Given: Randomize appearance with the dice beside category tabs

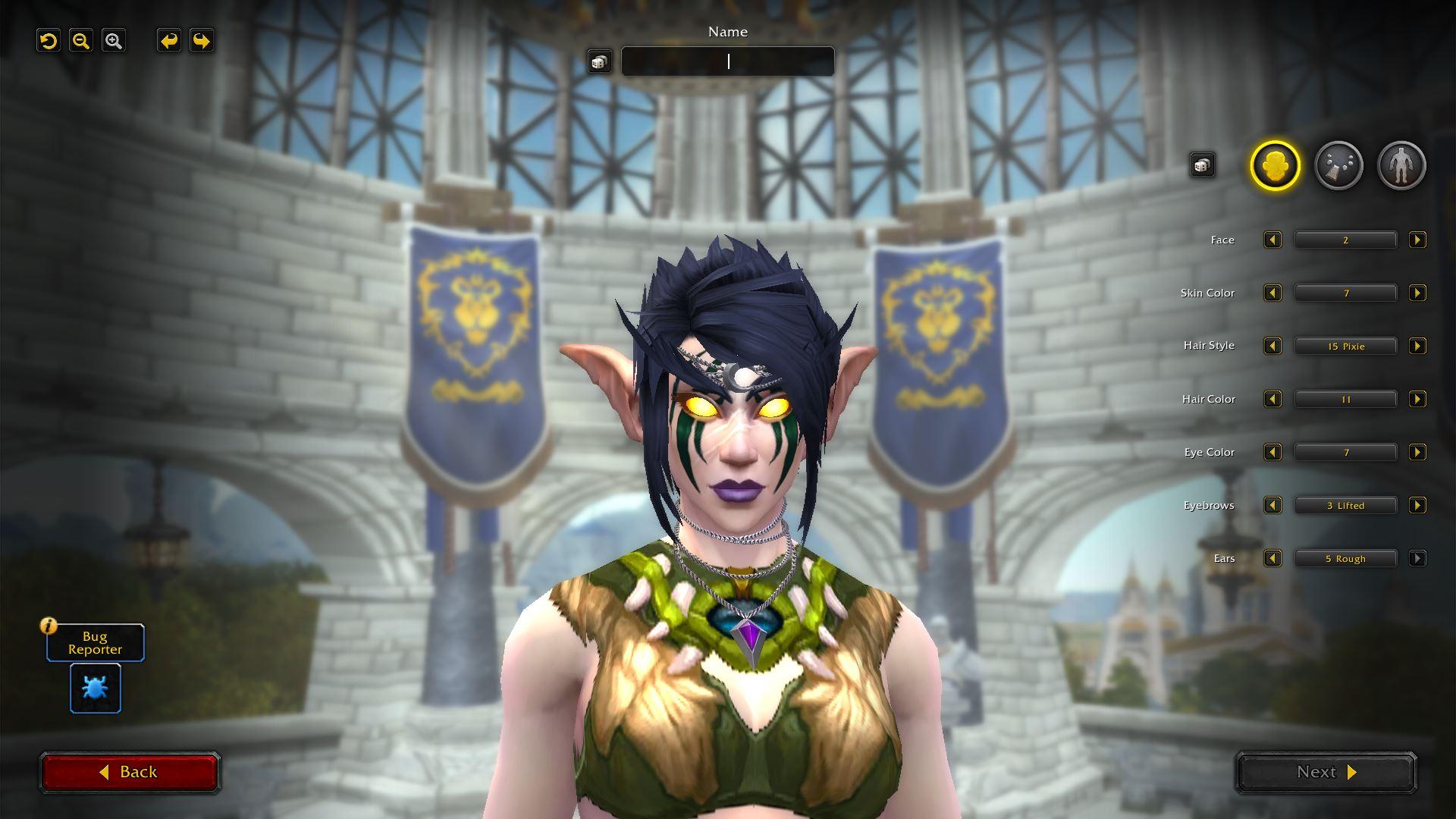Looking at the screenshot, I should click(x=1202, y=165).
